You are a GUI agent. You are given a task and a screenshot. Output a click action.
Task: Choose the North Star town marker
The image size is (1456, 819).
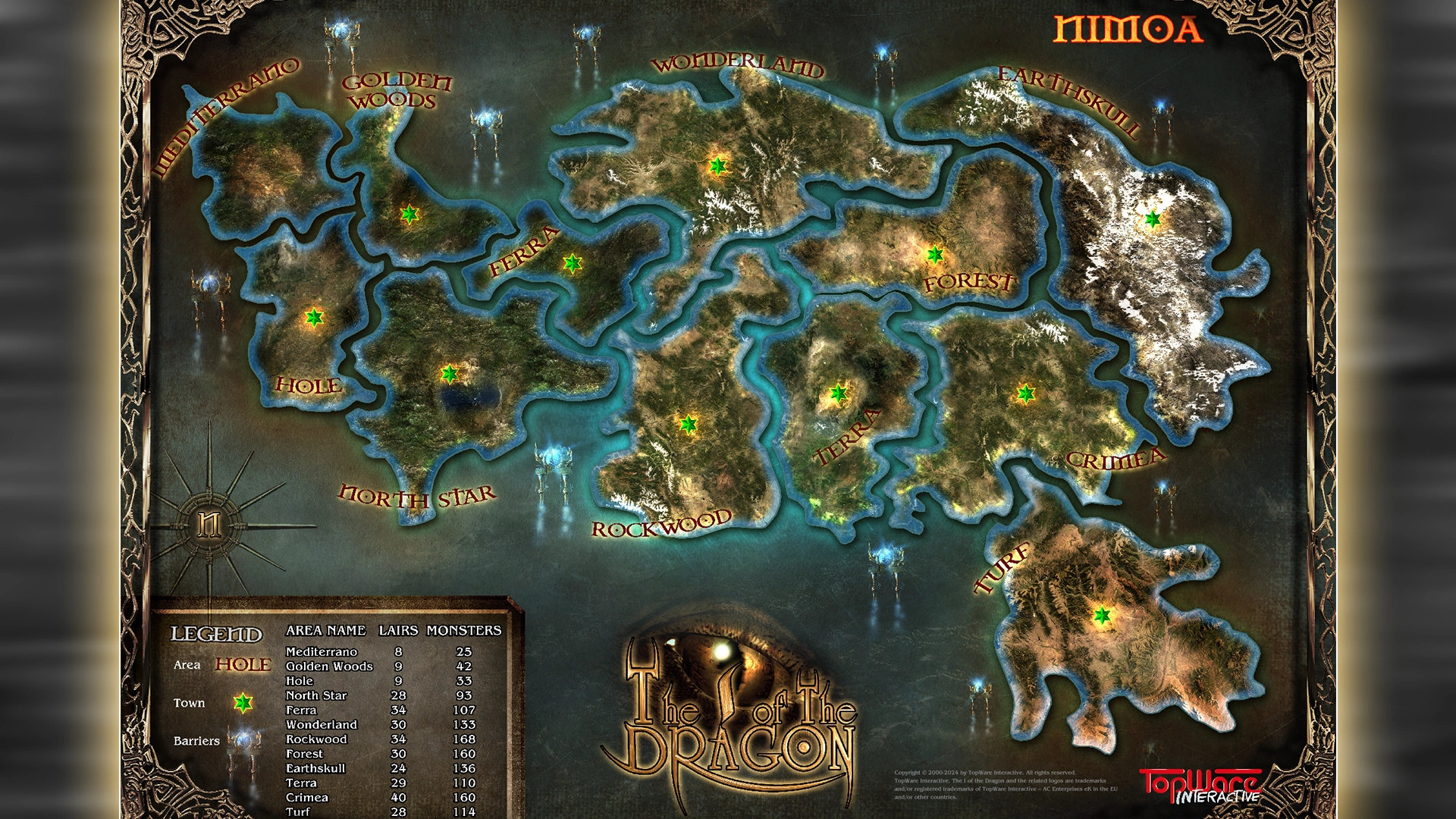[x=450, y=374]
